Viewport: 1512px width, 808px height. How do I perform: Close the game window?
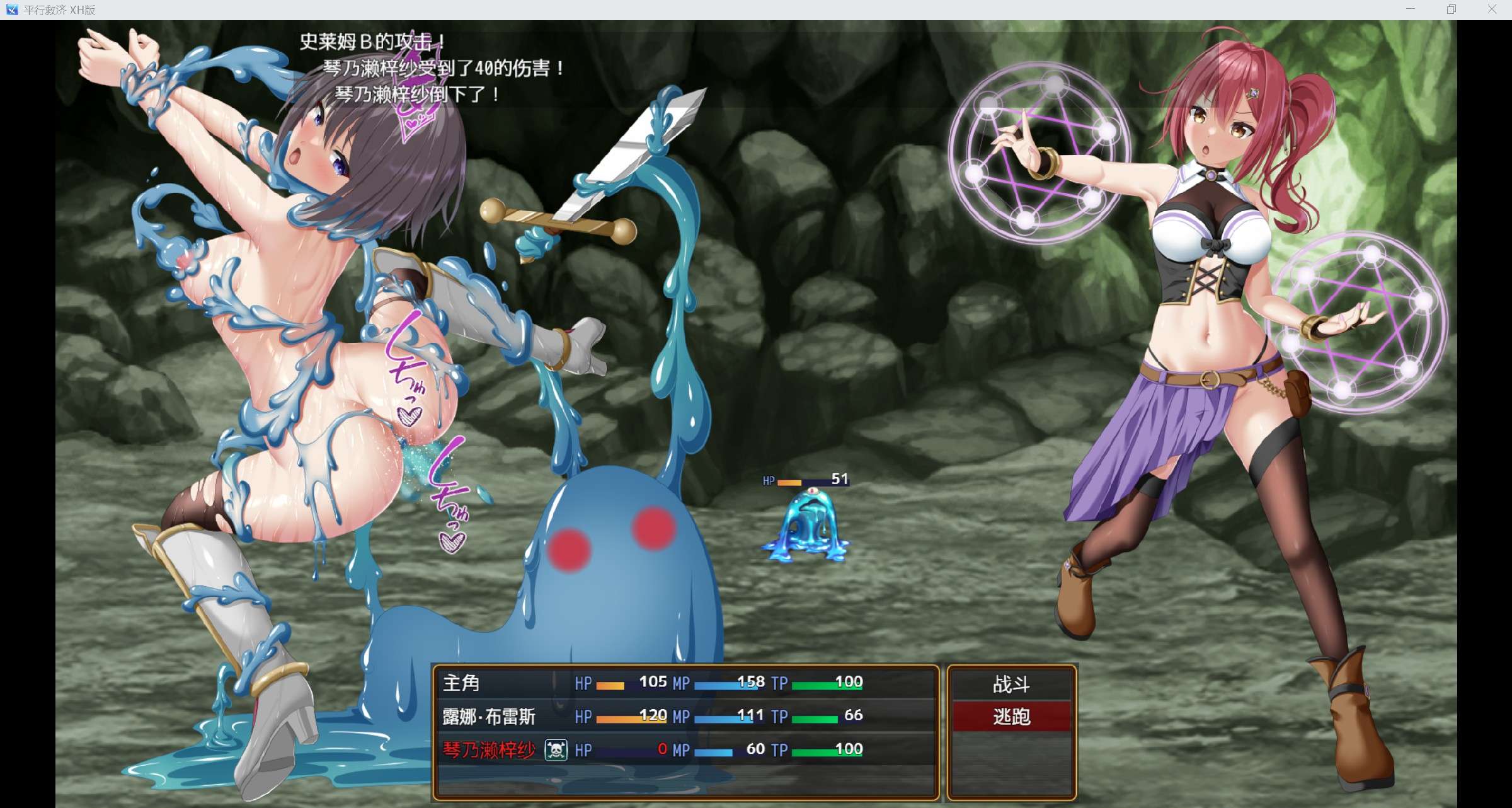pos(1492,9)
